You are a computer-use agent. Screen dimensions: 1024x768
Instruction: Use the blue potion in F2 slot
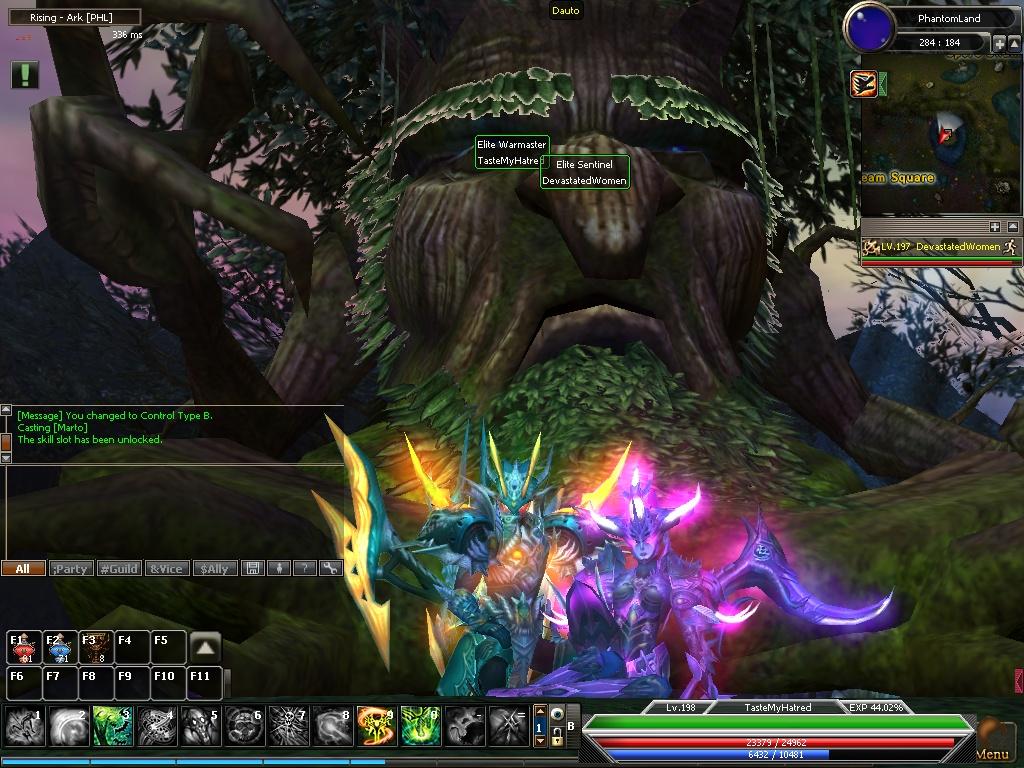(x=60, y=647)
